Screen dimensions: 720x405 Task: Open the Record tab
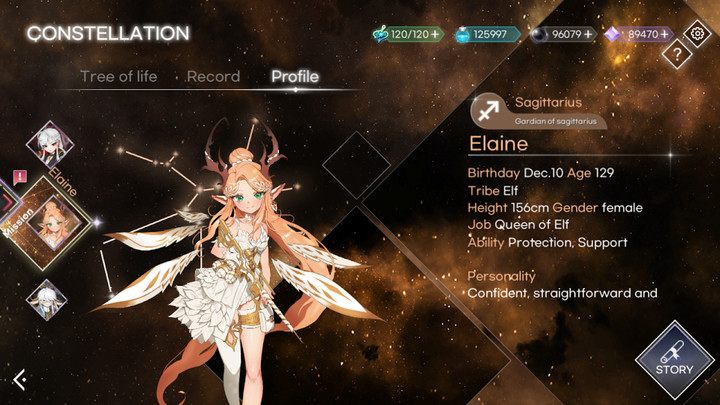click(x=213, y=77)
